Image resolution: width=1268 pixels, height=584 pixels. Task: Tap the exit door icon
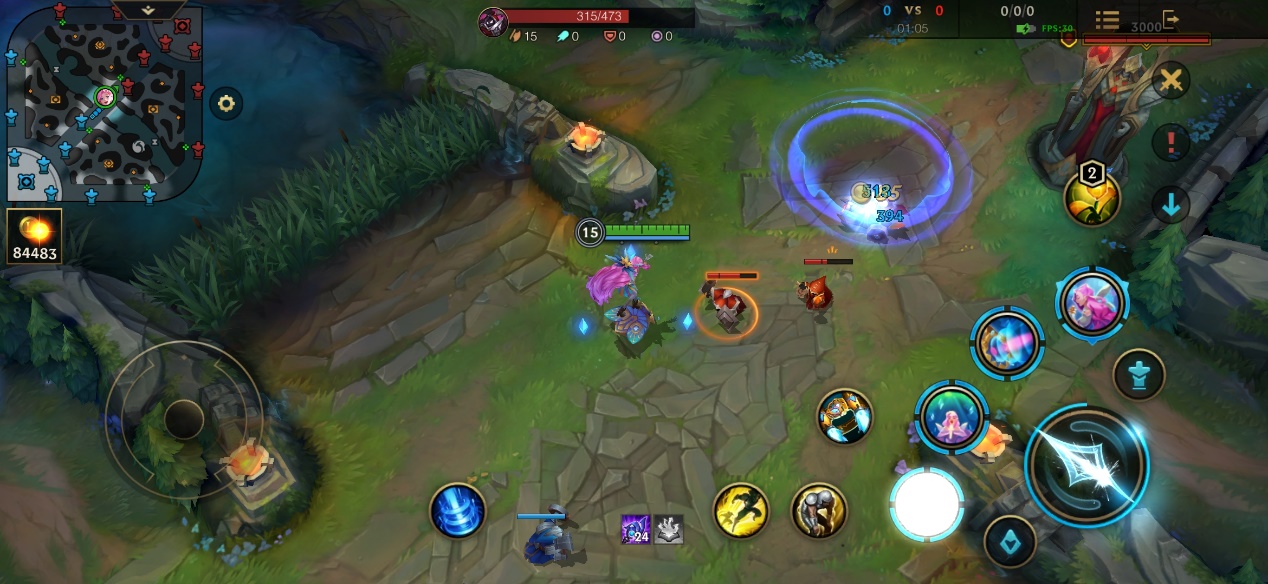[x=1170, y=20]
